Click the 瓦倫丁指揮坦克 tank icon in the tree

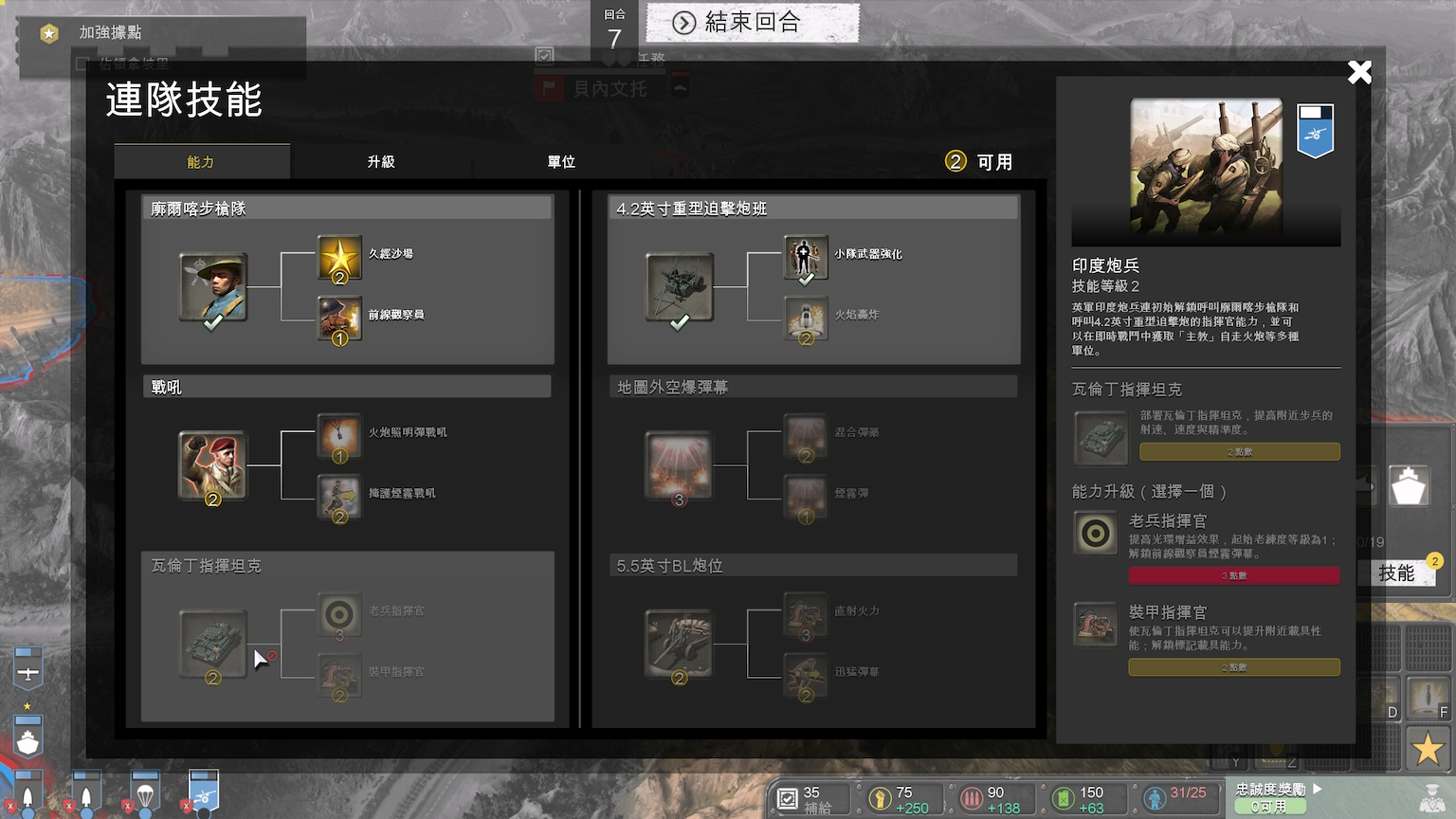[x=212, y=643]
